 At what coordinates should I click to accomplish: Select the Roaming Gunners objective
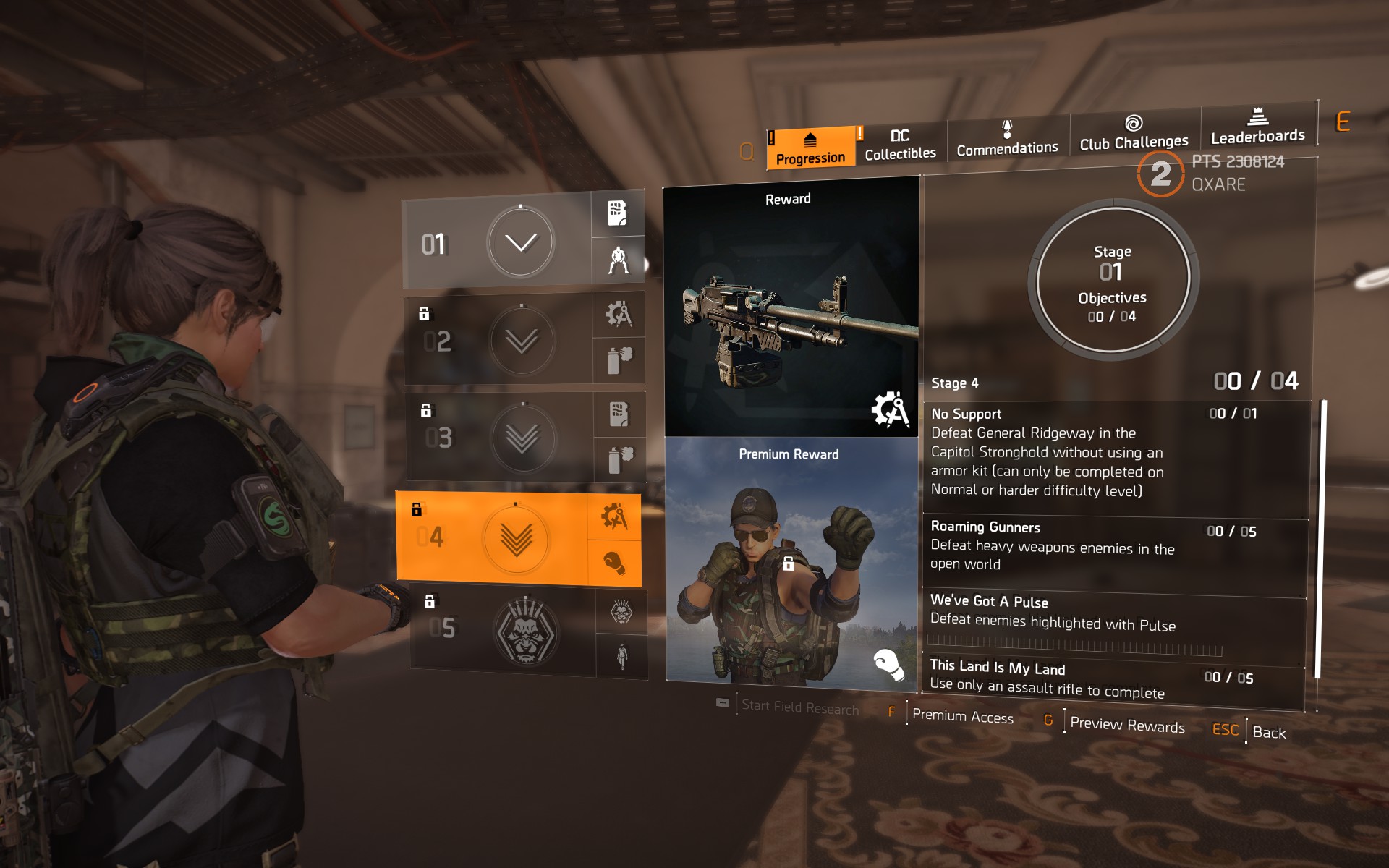1114,545
